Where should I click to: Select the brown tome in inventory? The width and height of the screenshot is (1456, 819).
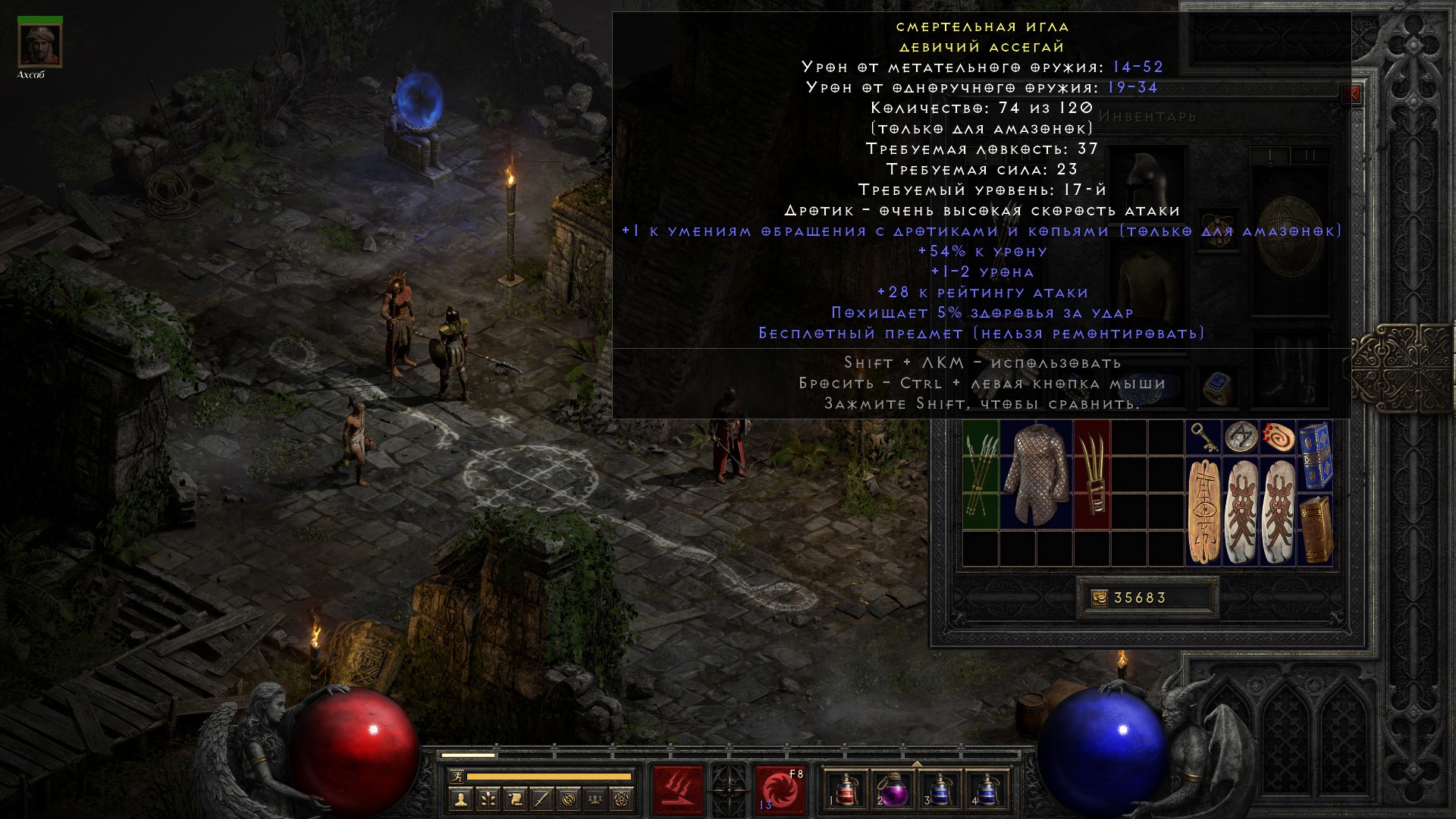coord(1315,529)
